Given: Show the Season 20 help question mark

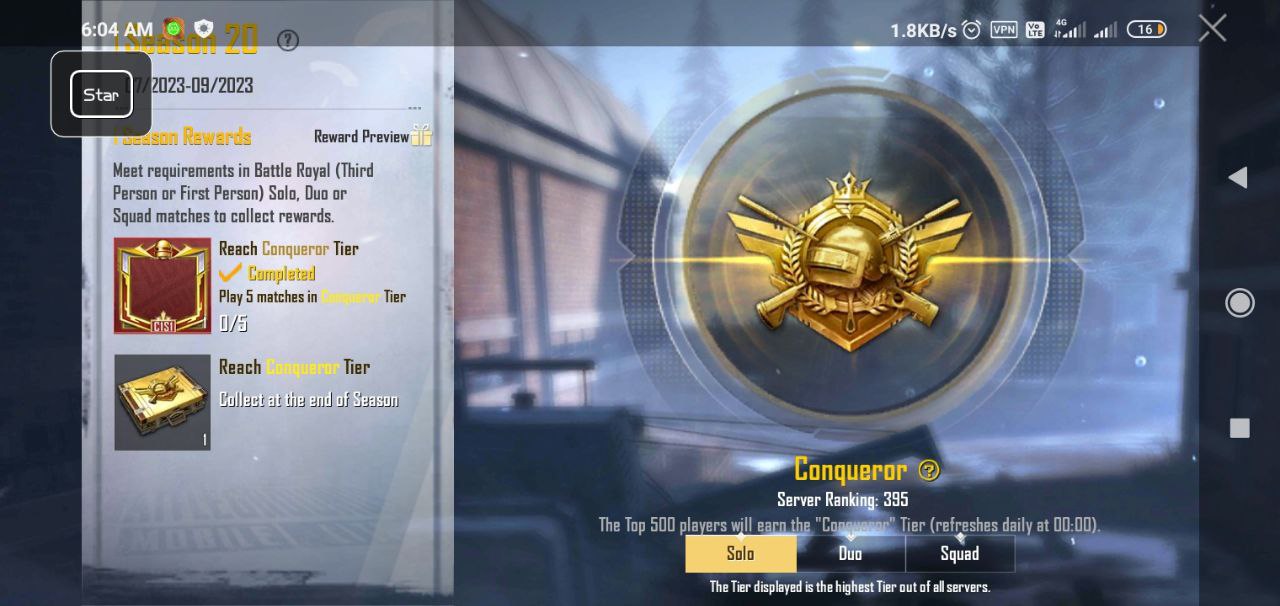Looking at the screenshot, I should pos(288,40).
